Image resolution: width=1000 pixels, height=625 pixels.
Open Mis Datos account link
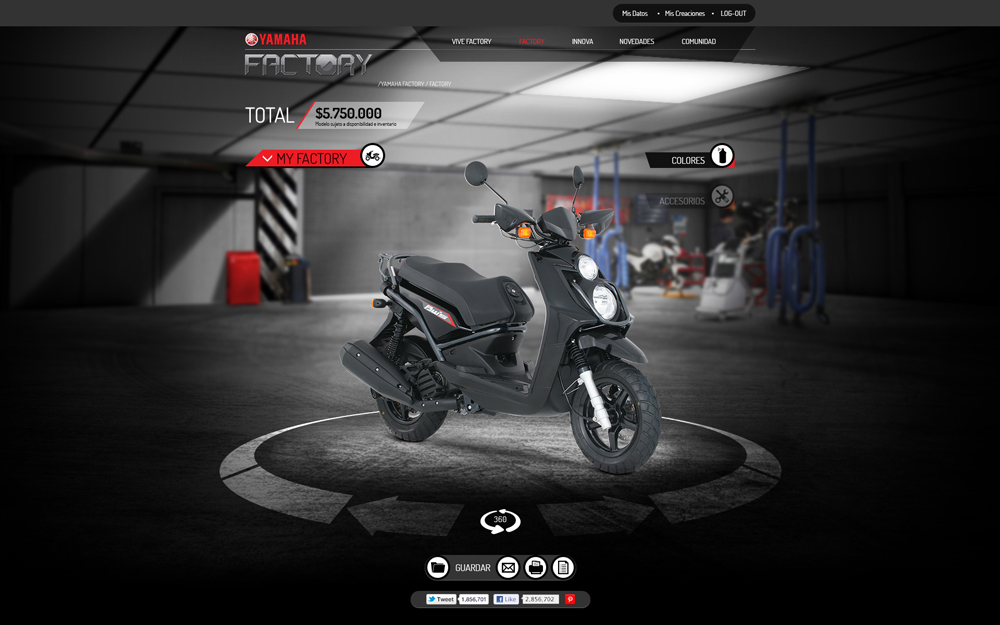click(635, 14)
